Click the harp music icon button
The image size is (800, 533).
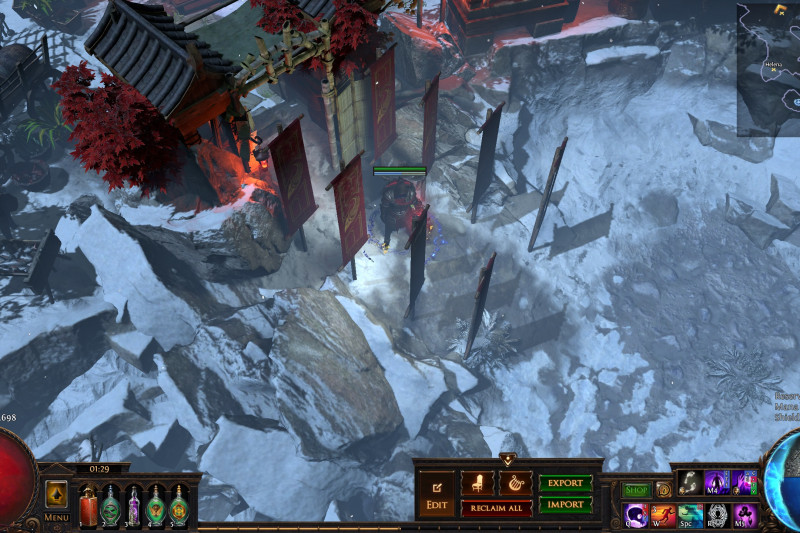515,483
